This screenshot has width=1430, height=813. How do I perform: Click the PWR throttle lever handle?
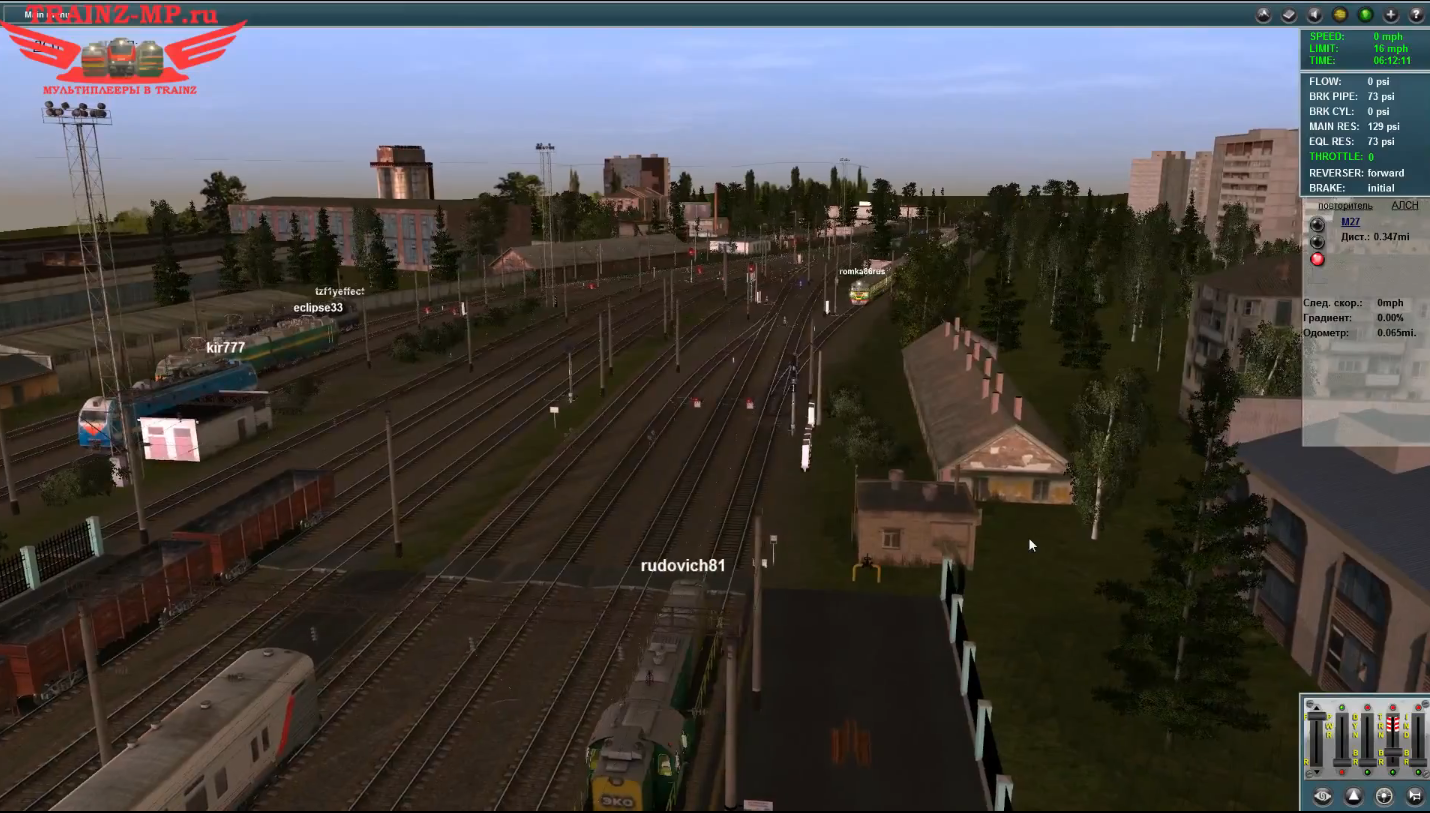pyautogui.click(x=1341, y=762)
